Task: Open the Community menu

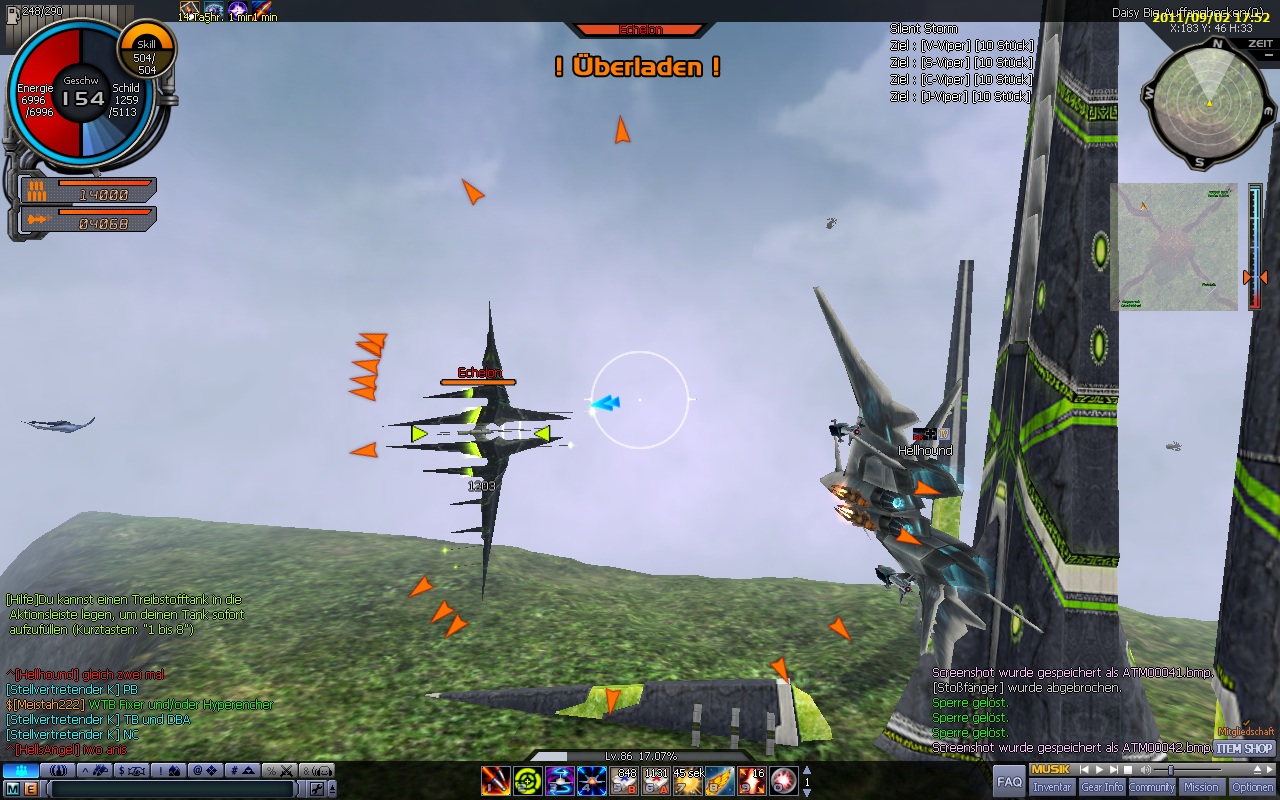Action: (x=1152, y=787)
